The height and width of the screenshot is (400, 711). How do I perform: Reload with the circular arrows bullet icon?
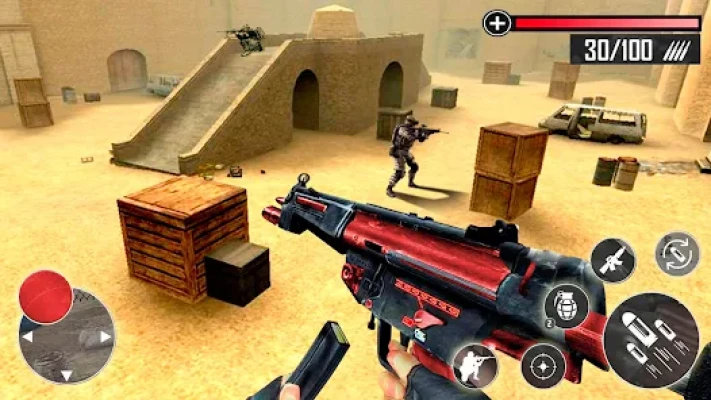(x=677, y=253)
